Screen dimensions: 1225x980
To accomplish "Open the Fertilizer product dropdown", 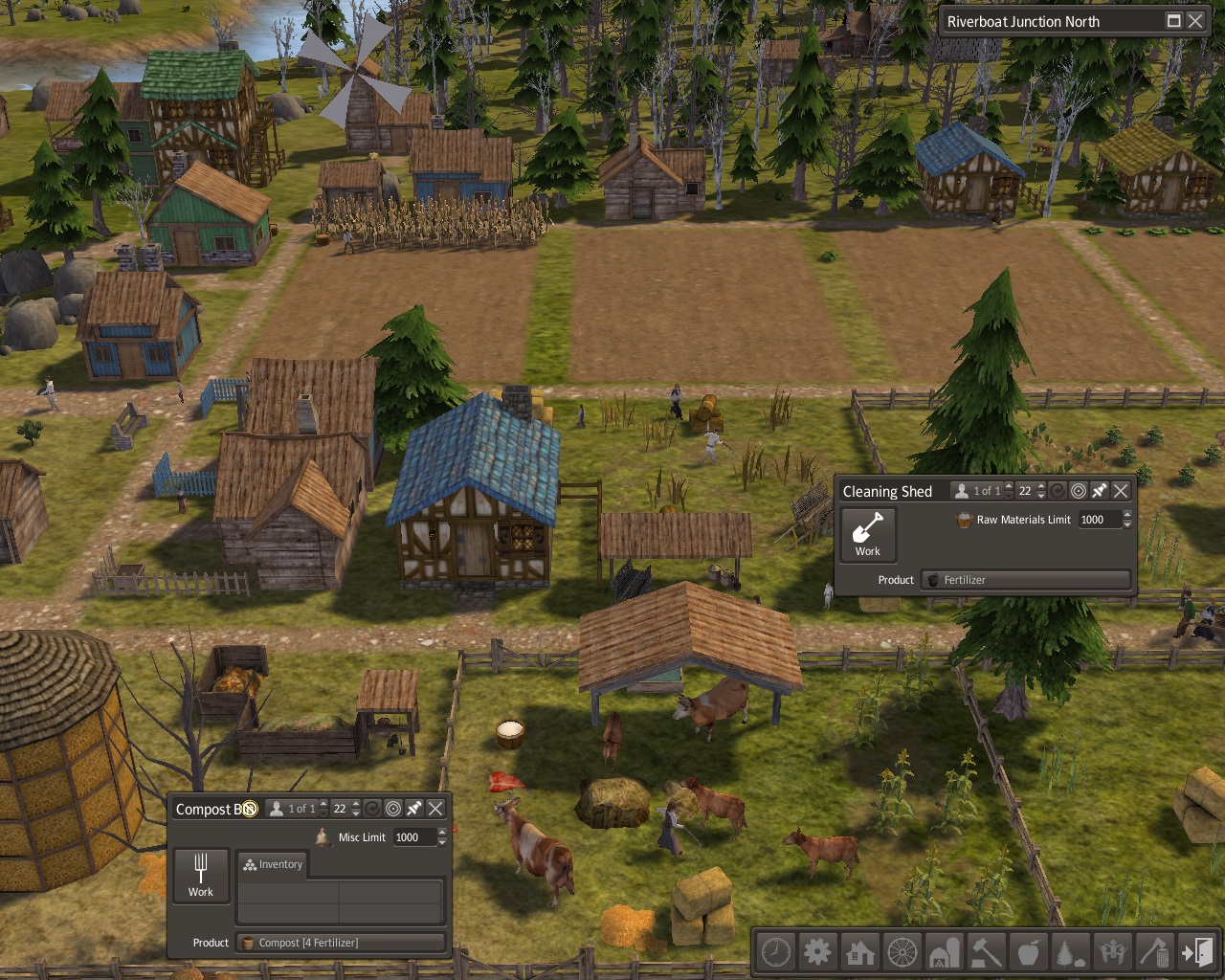I will tap(1026, 580).
